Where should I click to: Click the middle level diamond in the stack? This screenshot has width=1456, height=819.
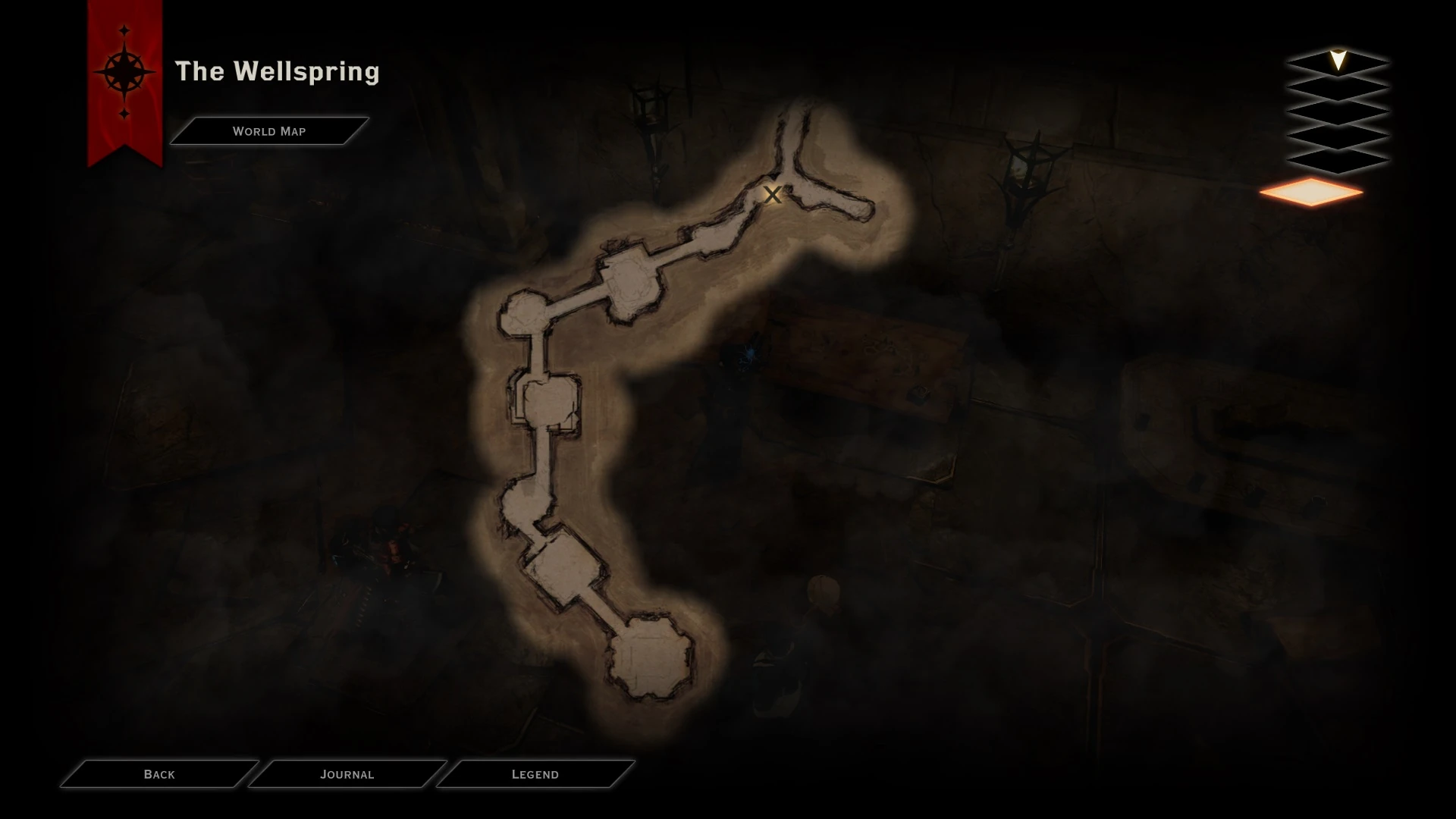pyautogui.click(x=1338, y=111)
